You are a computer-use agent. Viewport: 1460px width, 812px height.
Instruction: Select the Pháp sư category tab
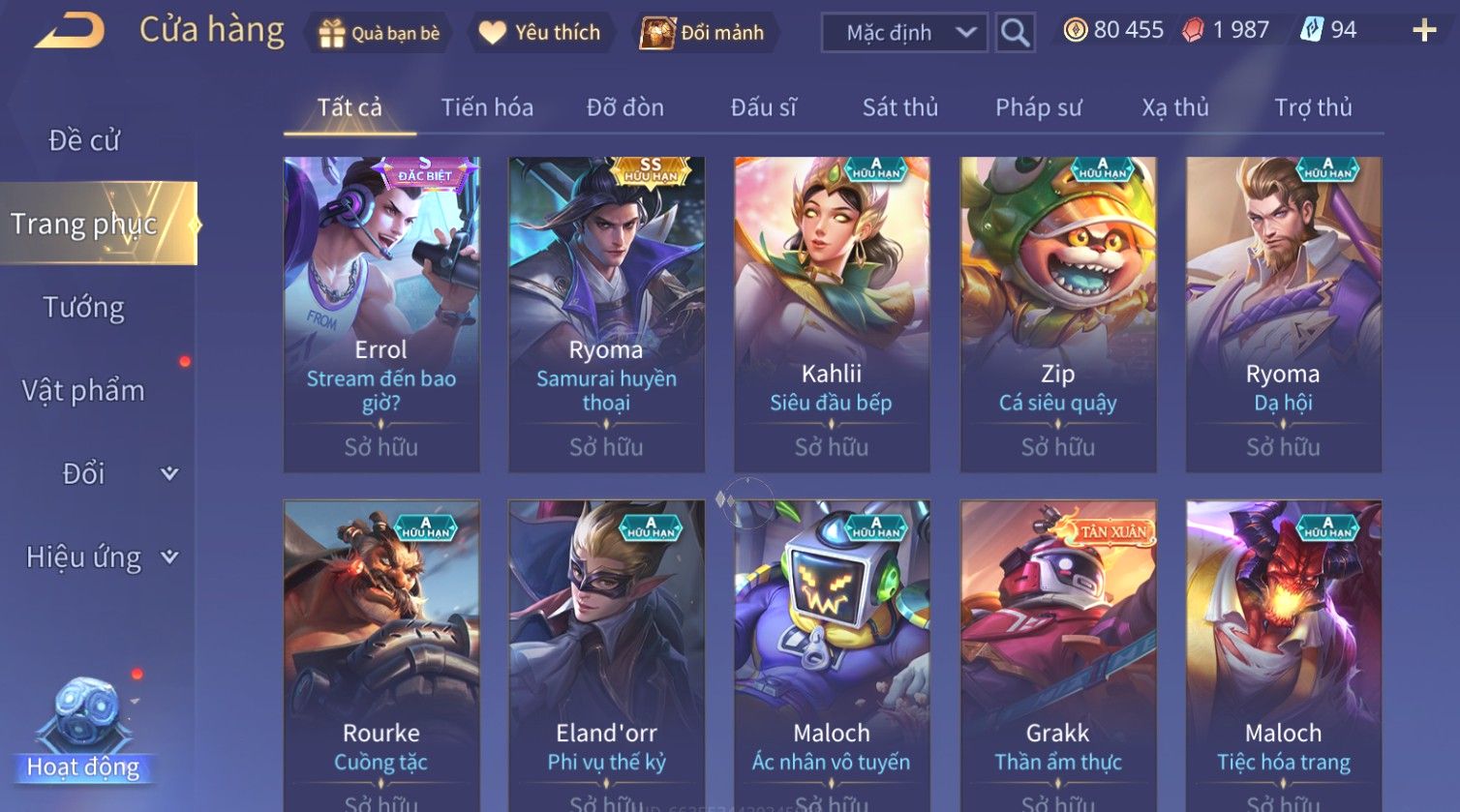tap(1038, 107)
